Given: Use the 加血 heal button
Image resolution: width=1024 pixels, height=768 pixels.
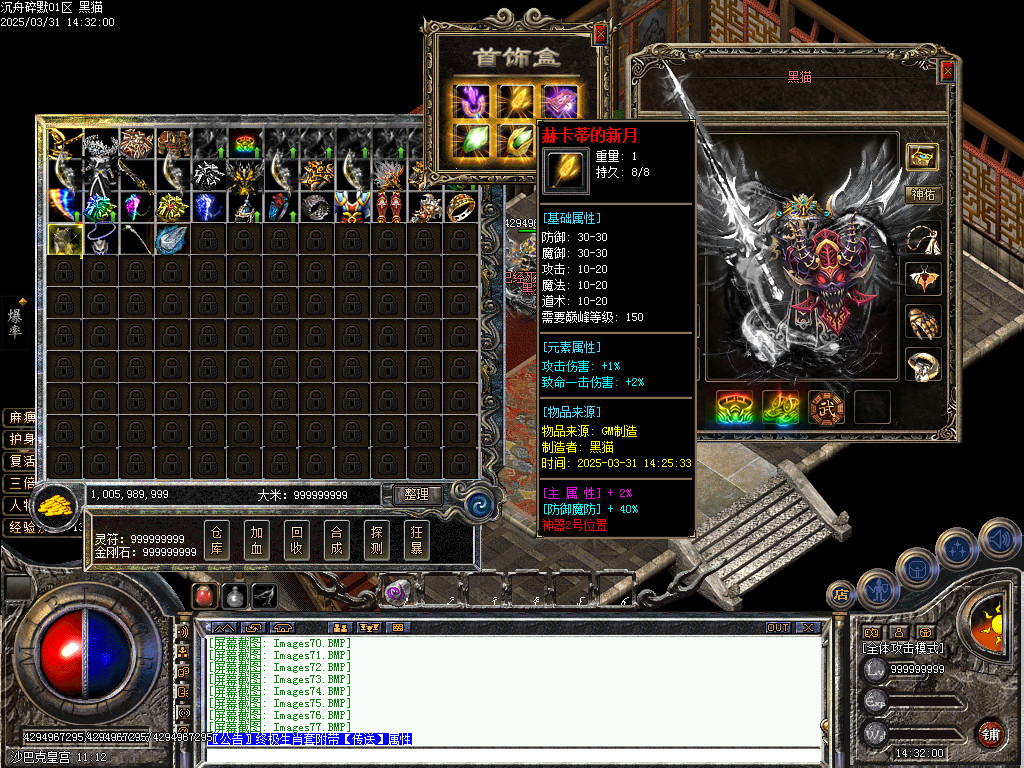Looking at the screenshot, I should [257, 540].
